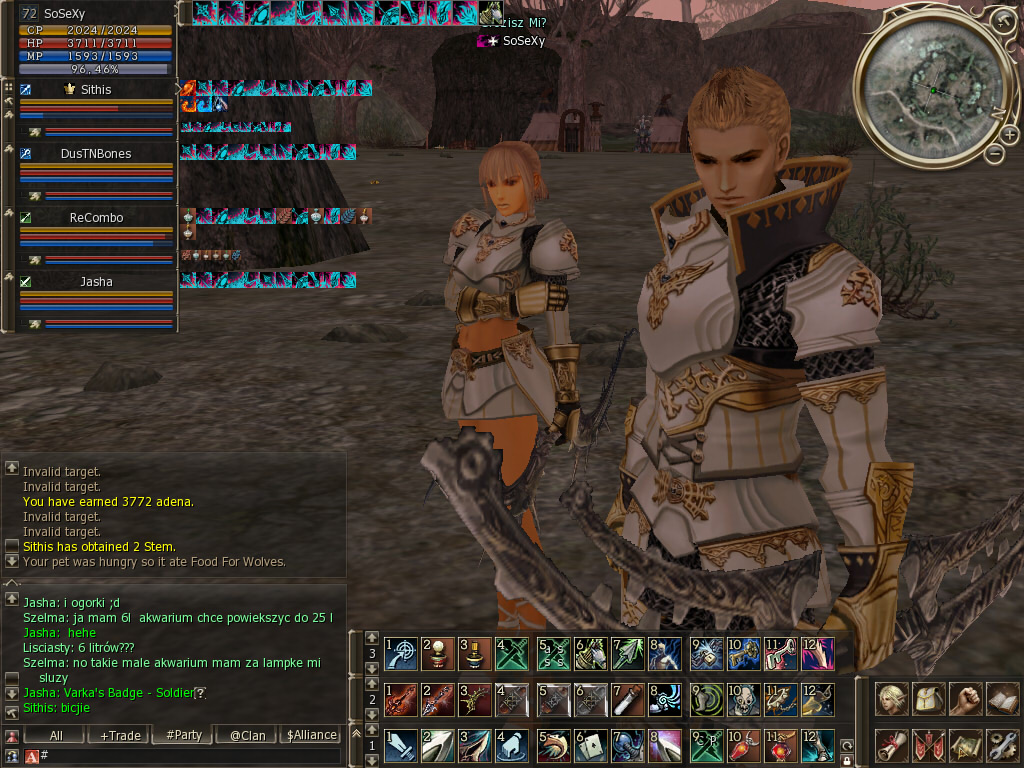Choose party member Jasha

pos(96,281)
